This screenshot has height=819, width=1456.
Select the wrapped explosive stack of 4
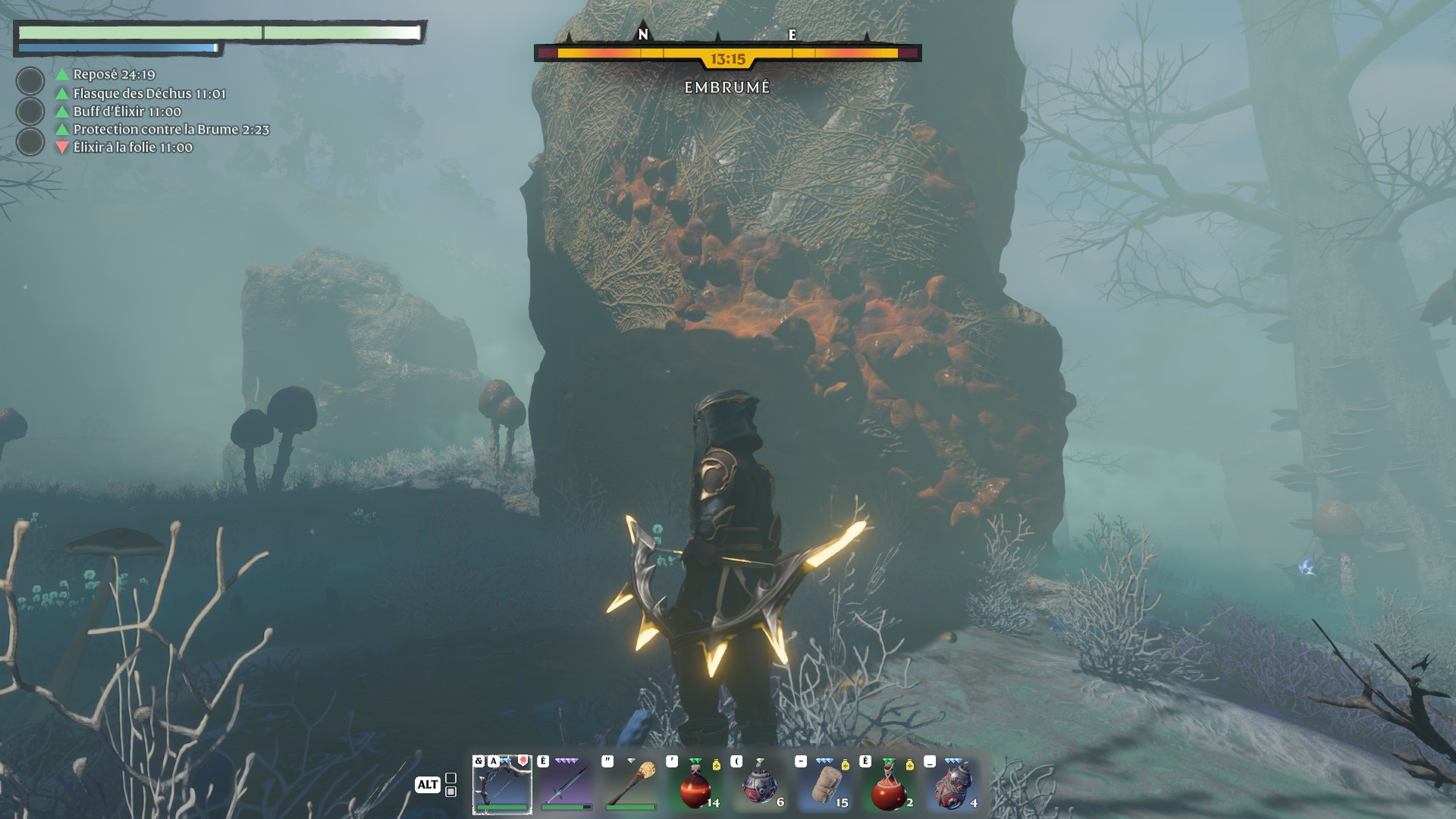click(952, 784)
